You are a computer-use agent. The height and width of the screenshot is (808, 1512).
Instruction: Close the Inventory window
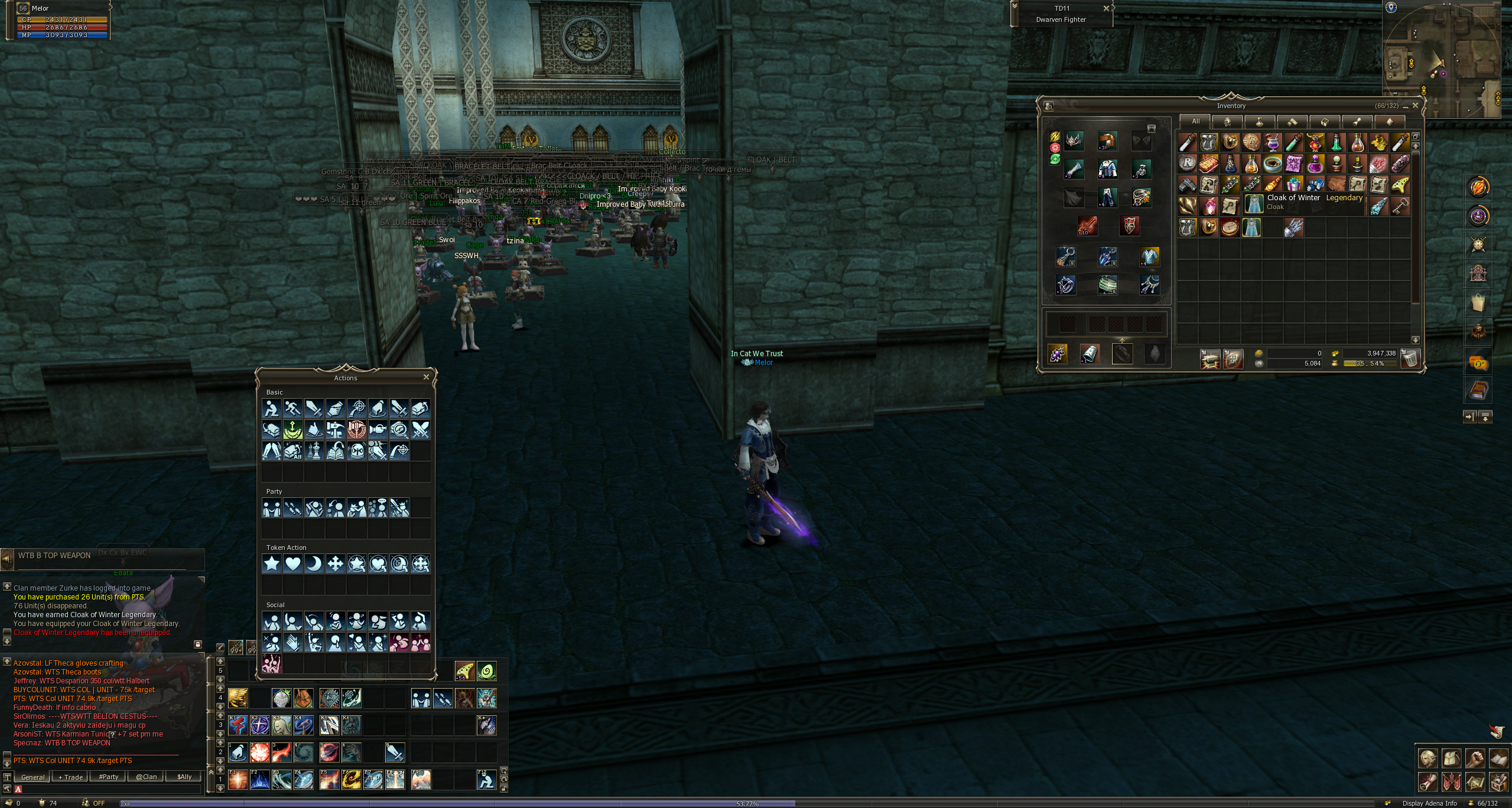pos(1415,106)
